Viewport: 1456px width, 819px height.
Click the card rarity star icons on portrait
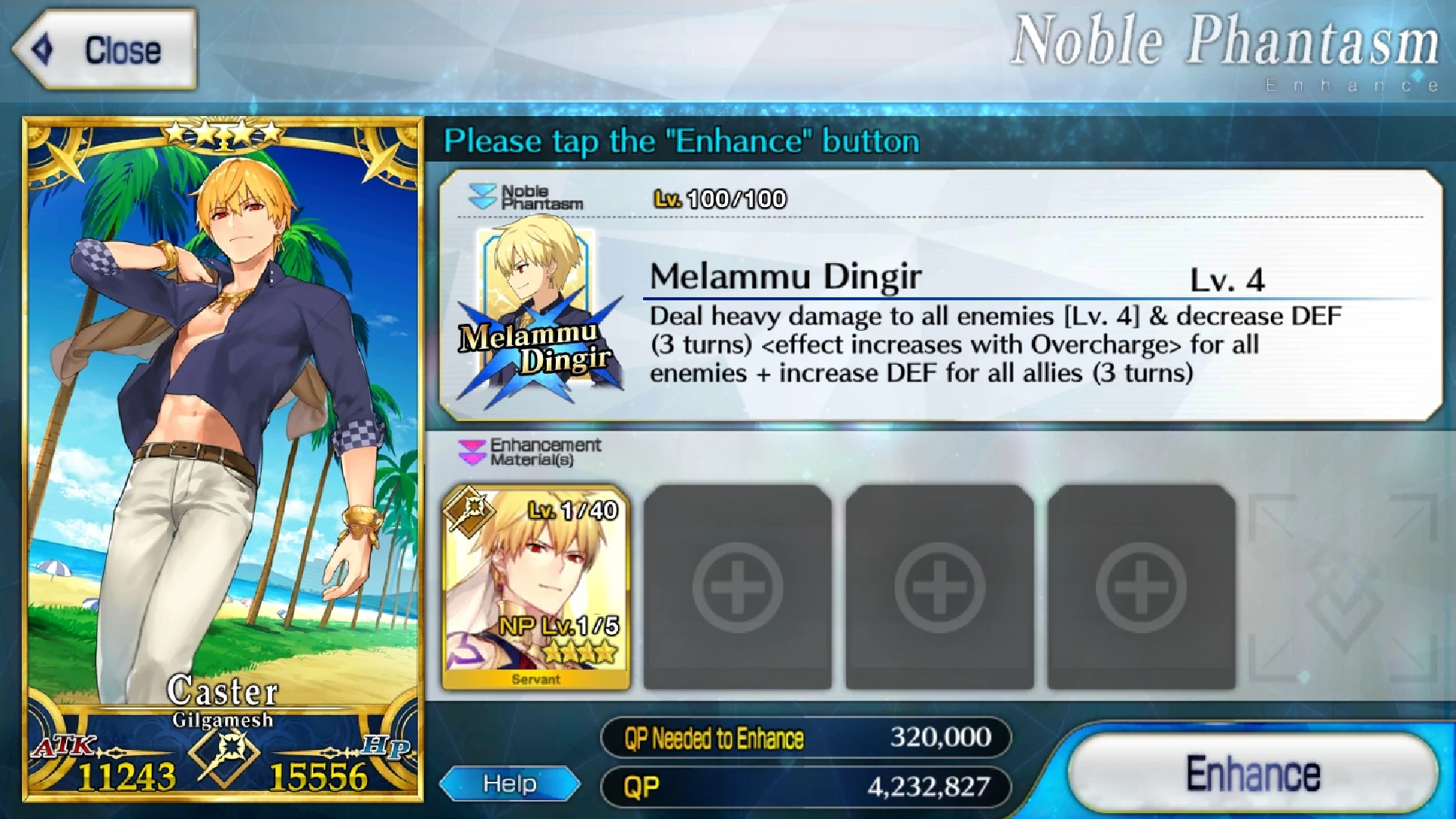point(222,130)
